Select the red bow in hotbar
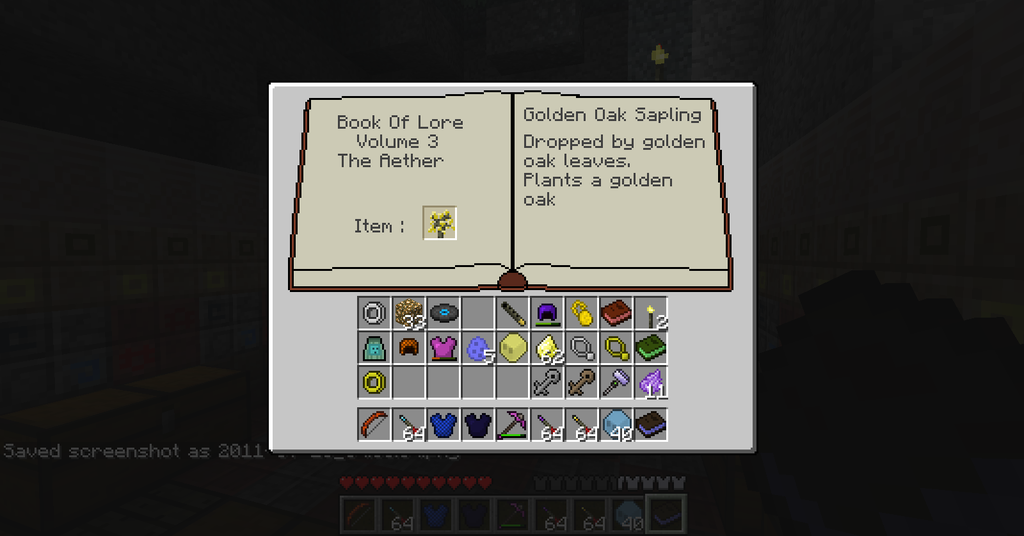Screen dimensions: 1024x536 click(374, 424)
